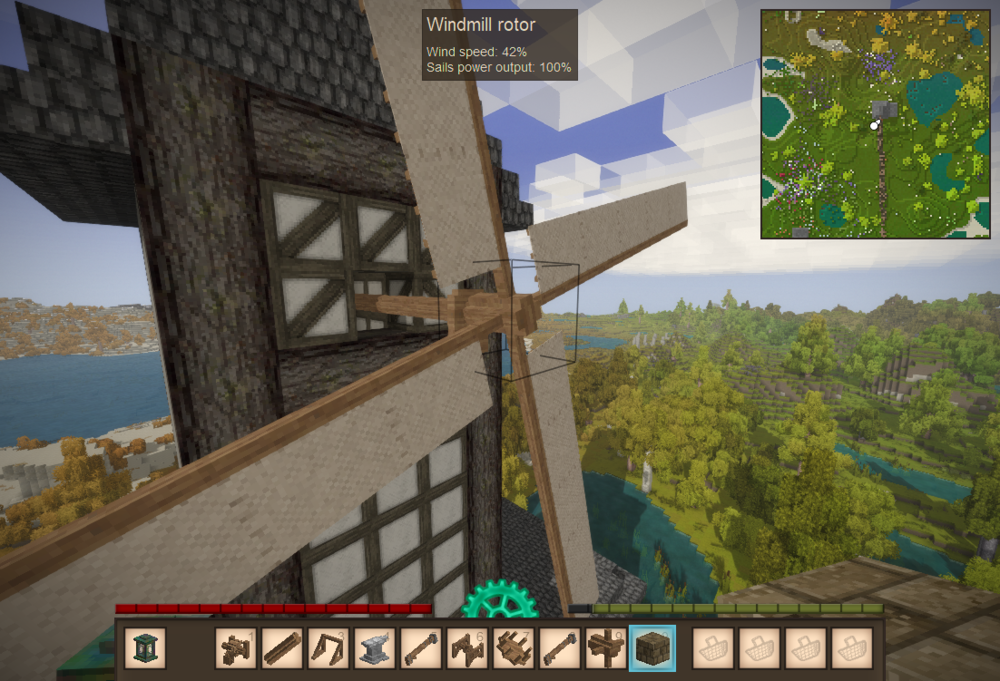Screen dimensions: 1000x681
Task: Select the anvil hotbar slot
Action: point(375,648)
